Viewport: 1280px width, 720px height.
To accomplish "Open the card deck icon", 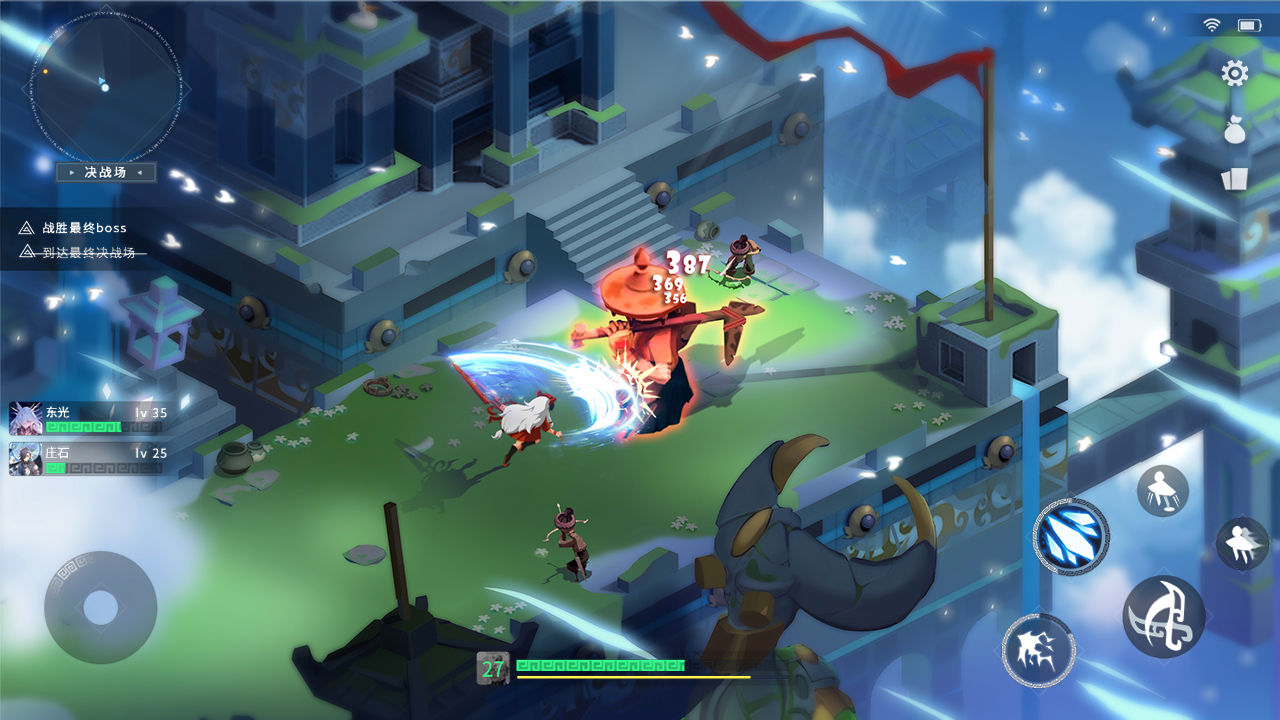I will (1233, 179).
